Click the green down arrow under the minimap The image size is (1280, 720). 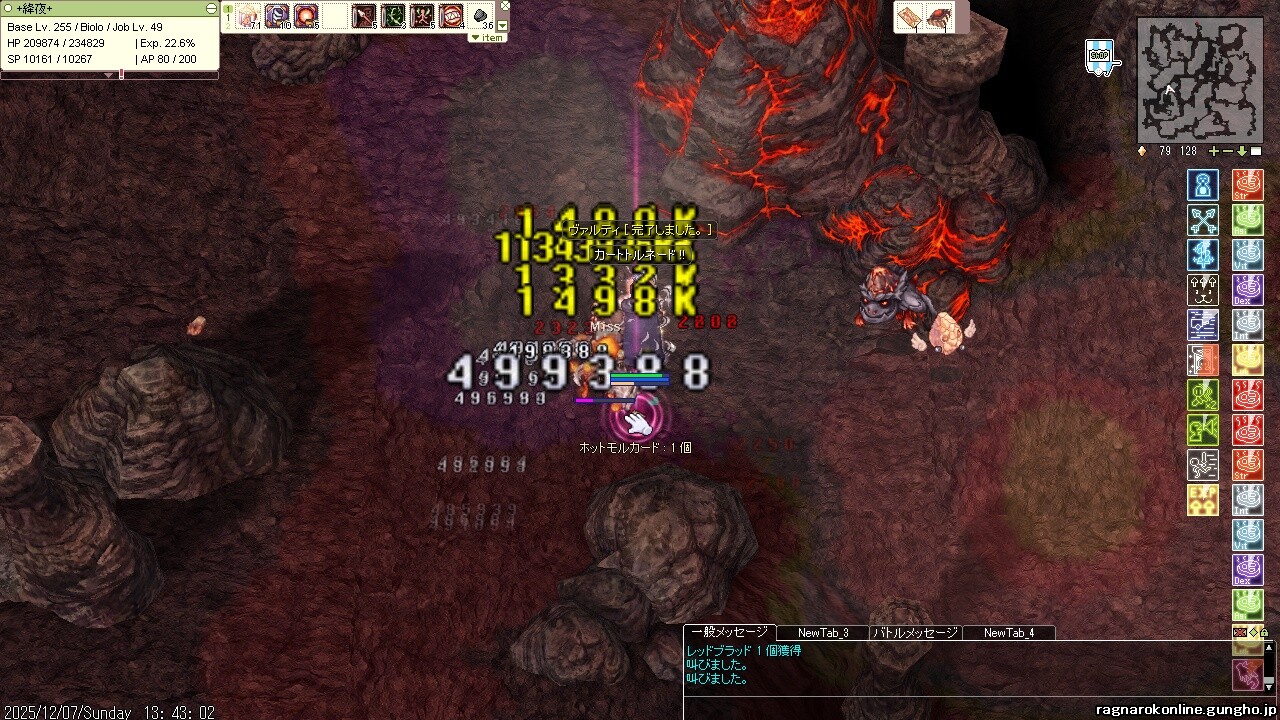(x=1242, y=151)
